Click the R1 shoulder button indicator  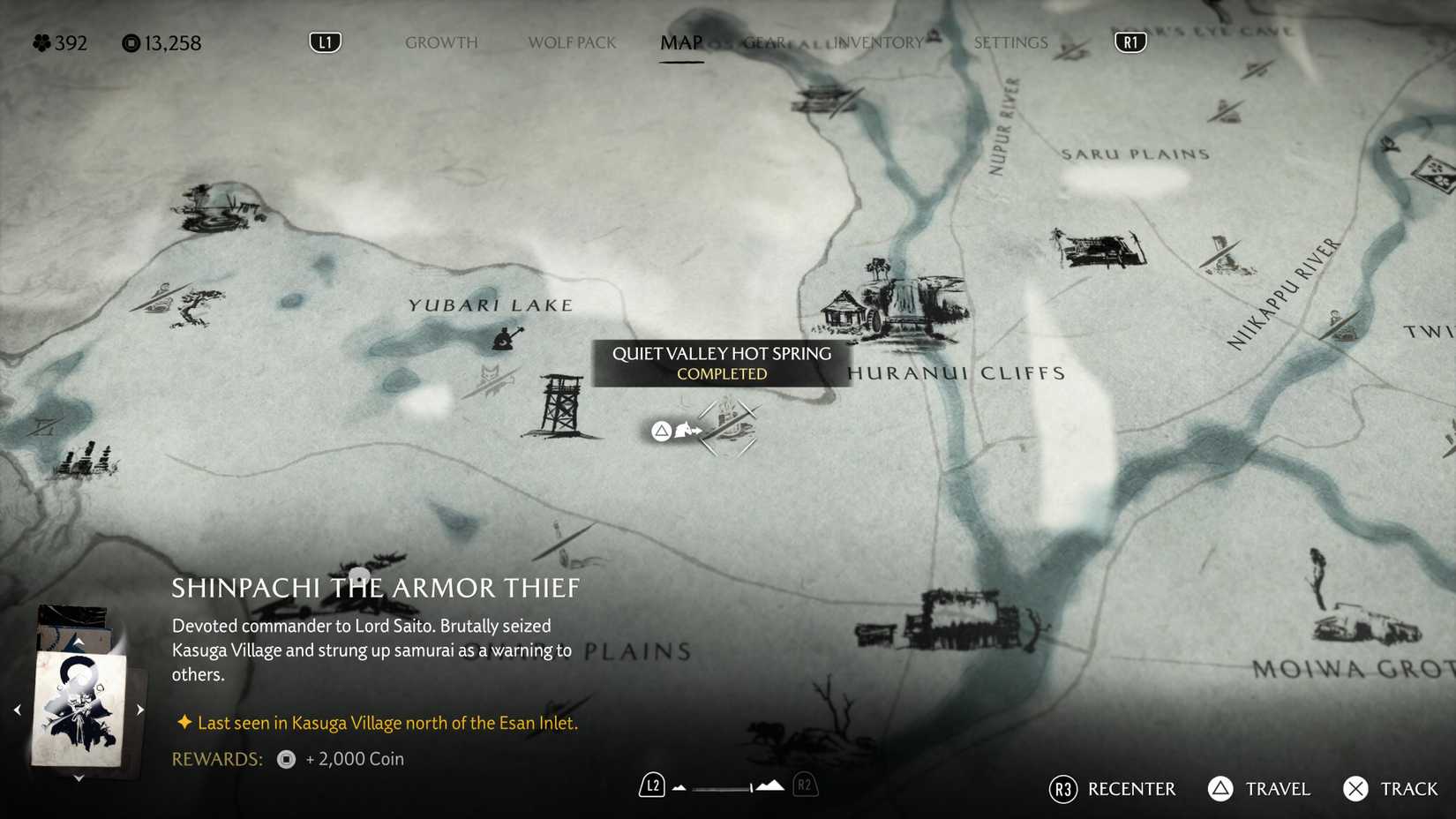[x=1130, y=41]
